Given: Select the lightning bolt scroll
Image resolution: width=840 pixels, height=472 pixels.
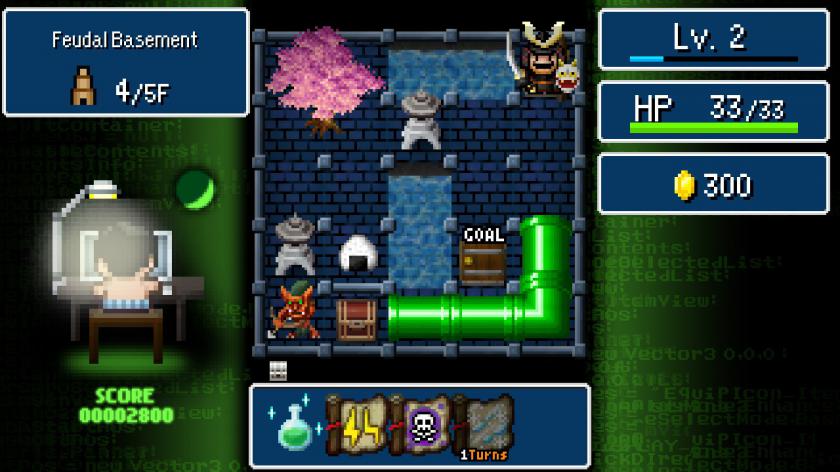Looking at the screenshot, I should tap(357, 425).
